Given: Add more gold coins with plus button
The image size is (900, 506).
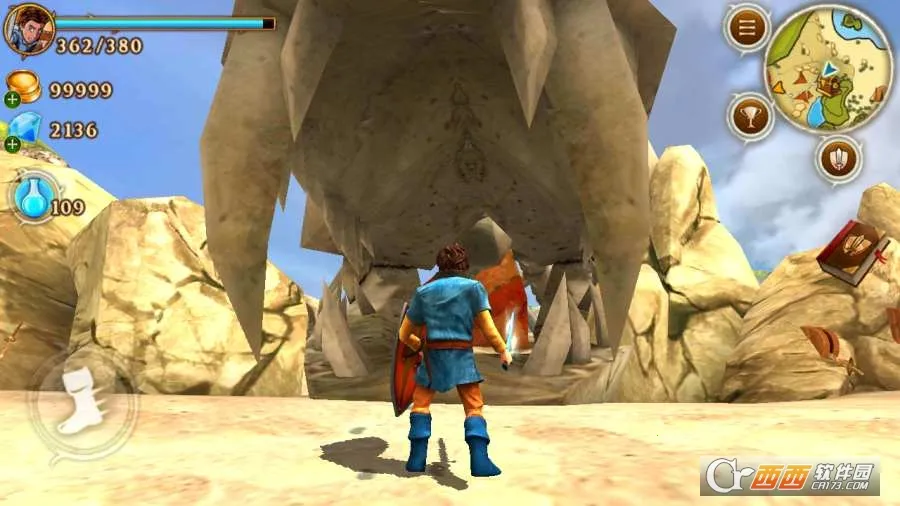Looking at the screenshot, I should point(12,99).
